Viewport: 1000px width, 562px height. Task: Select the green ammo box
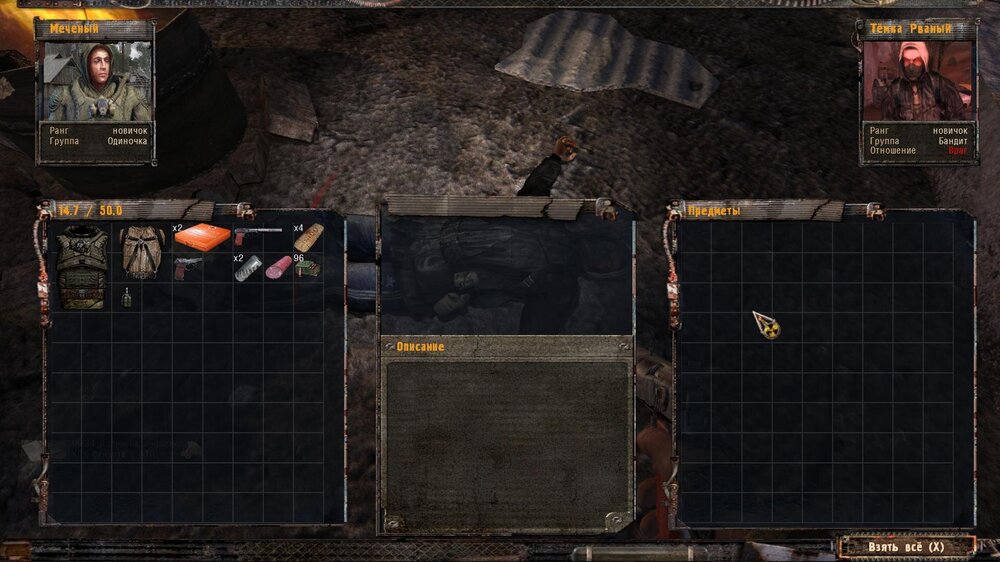click(307, 268)
